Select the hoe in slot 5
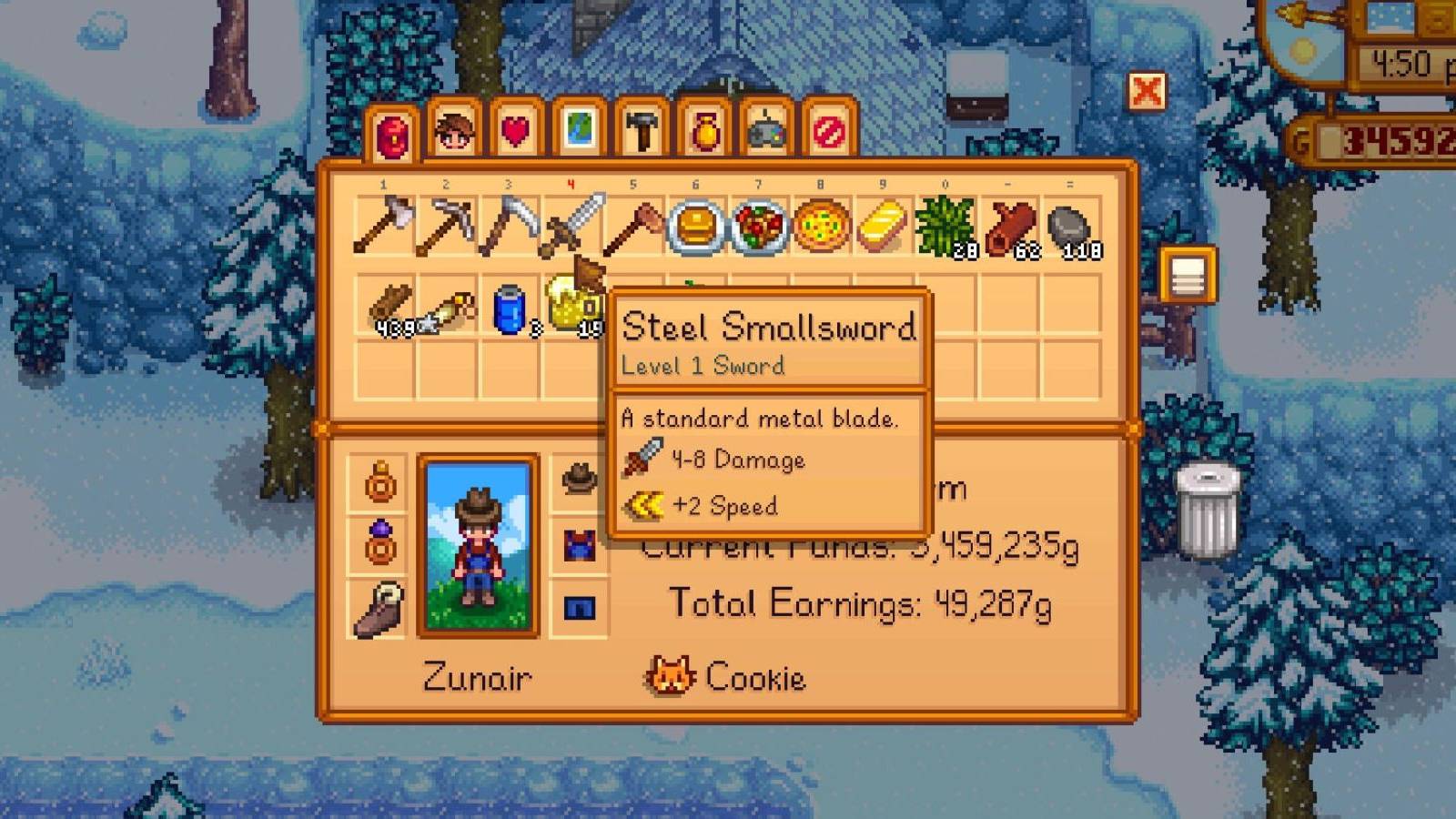This screenshot has width=1456, height=819. [x=639, y=223]
